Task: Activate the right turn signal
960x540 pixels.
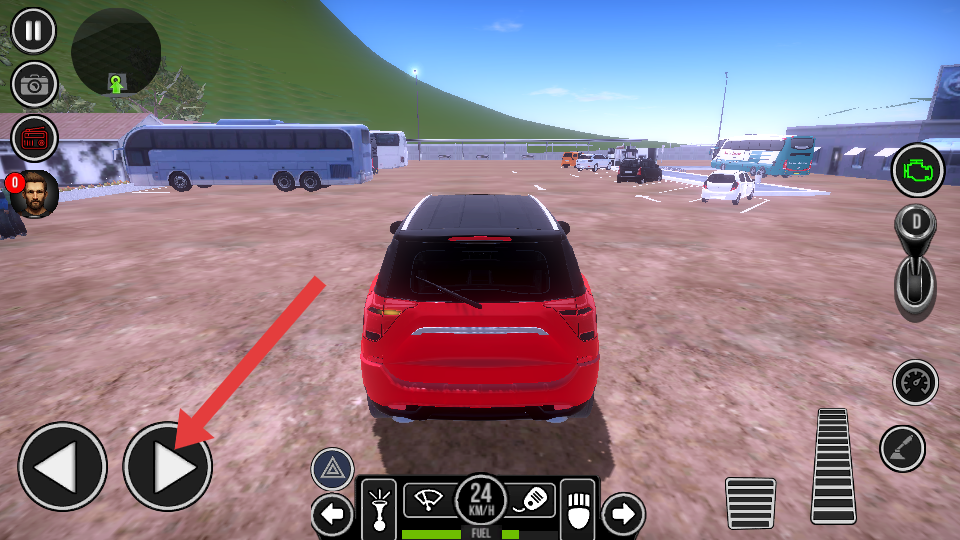Action: click(622, 515)
